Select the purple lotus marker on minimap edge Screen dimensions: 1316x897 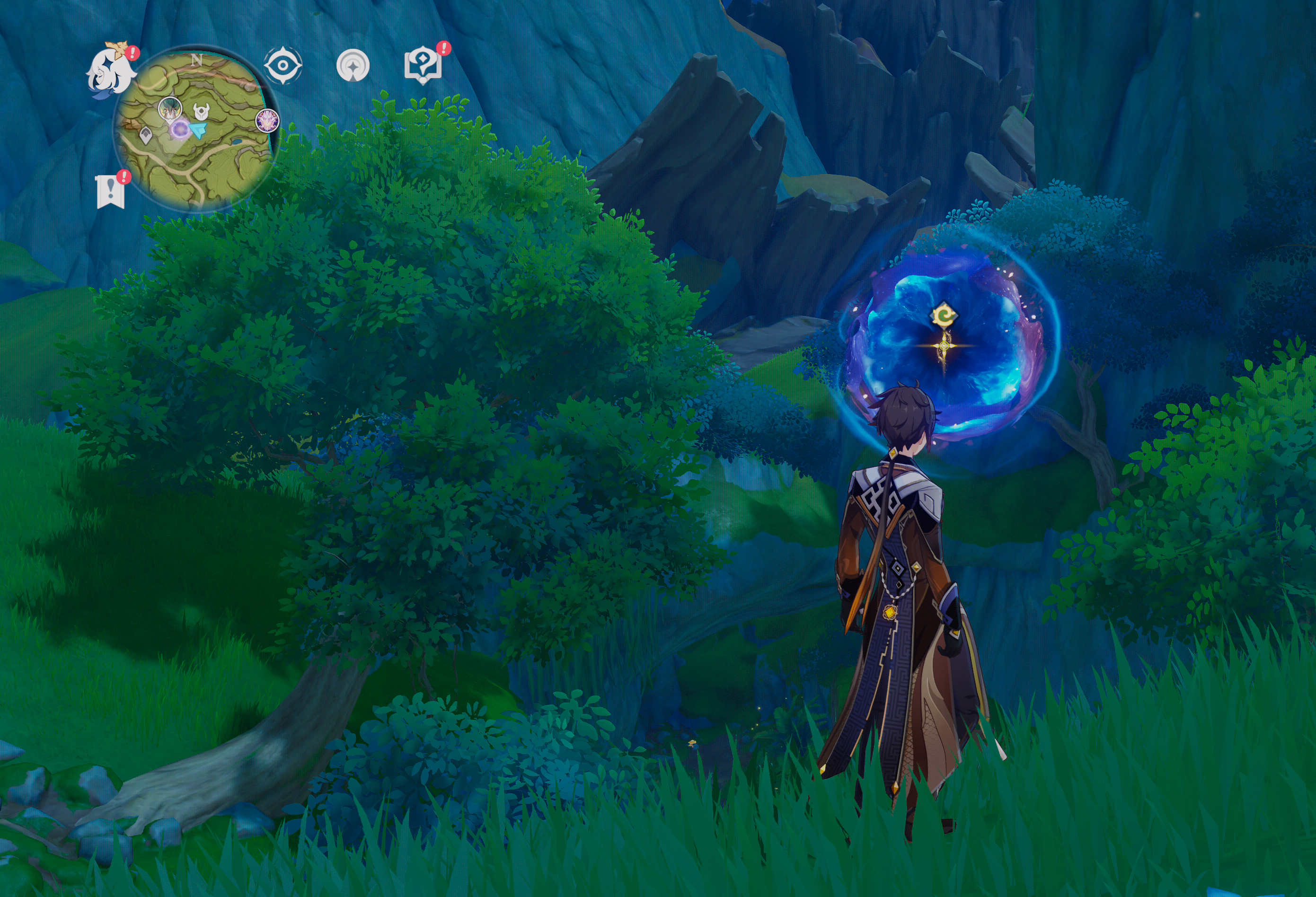(266, 121)
